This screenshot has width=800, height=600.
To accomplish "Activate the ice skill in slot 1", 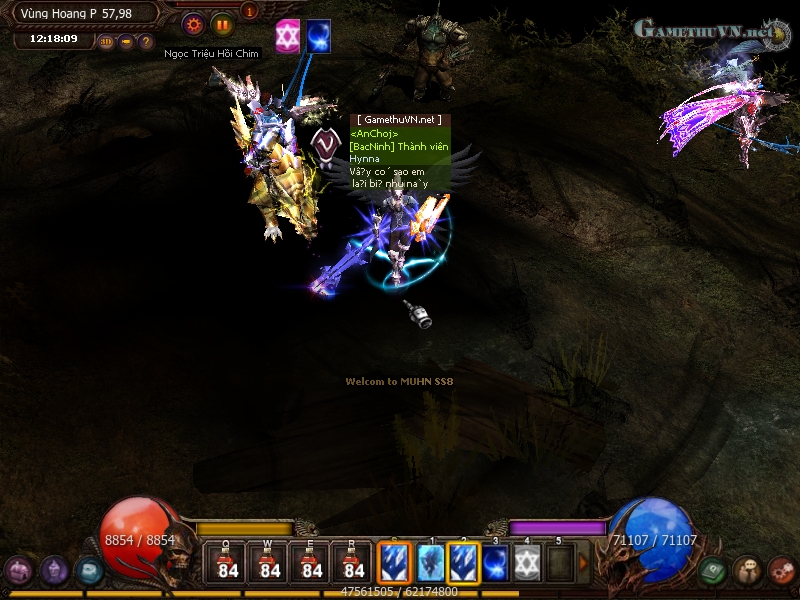I will point(431,563).
